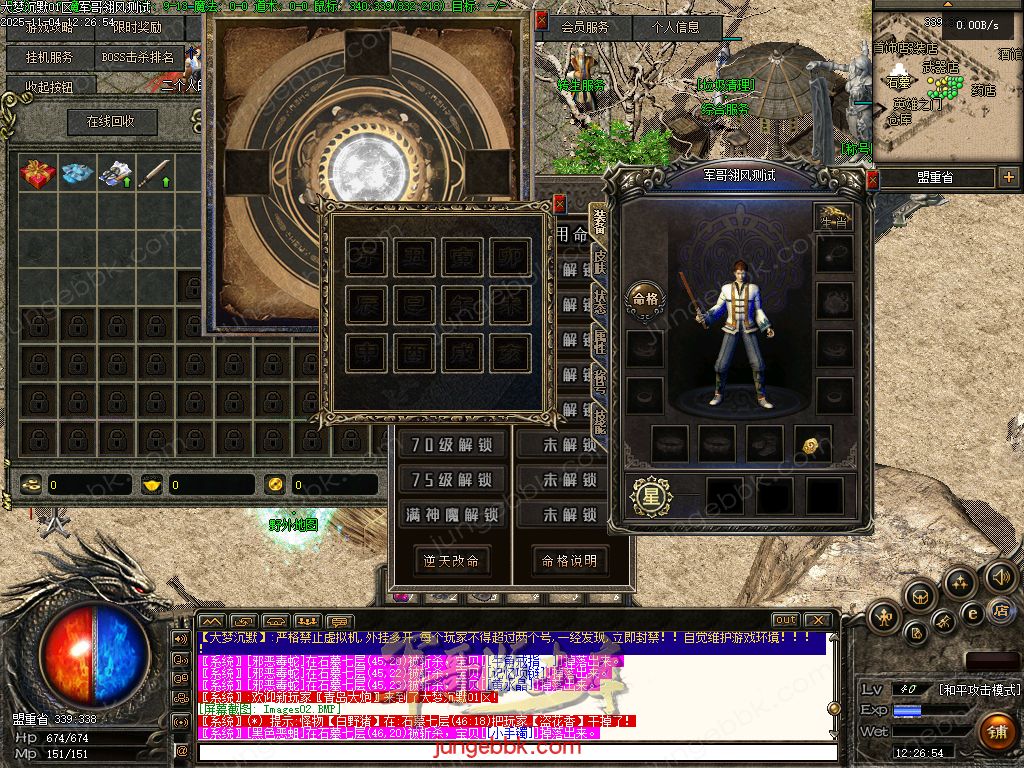Toggle the sound speaker icon

(1000, 577)
